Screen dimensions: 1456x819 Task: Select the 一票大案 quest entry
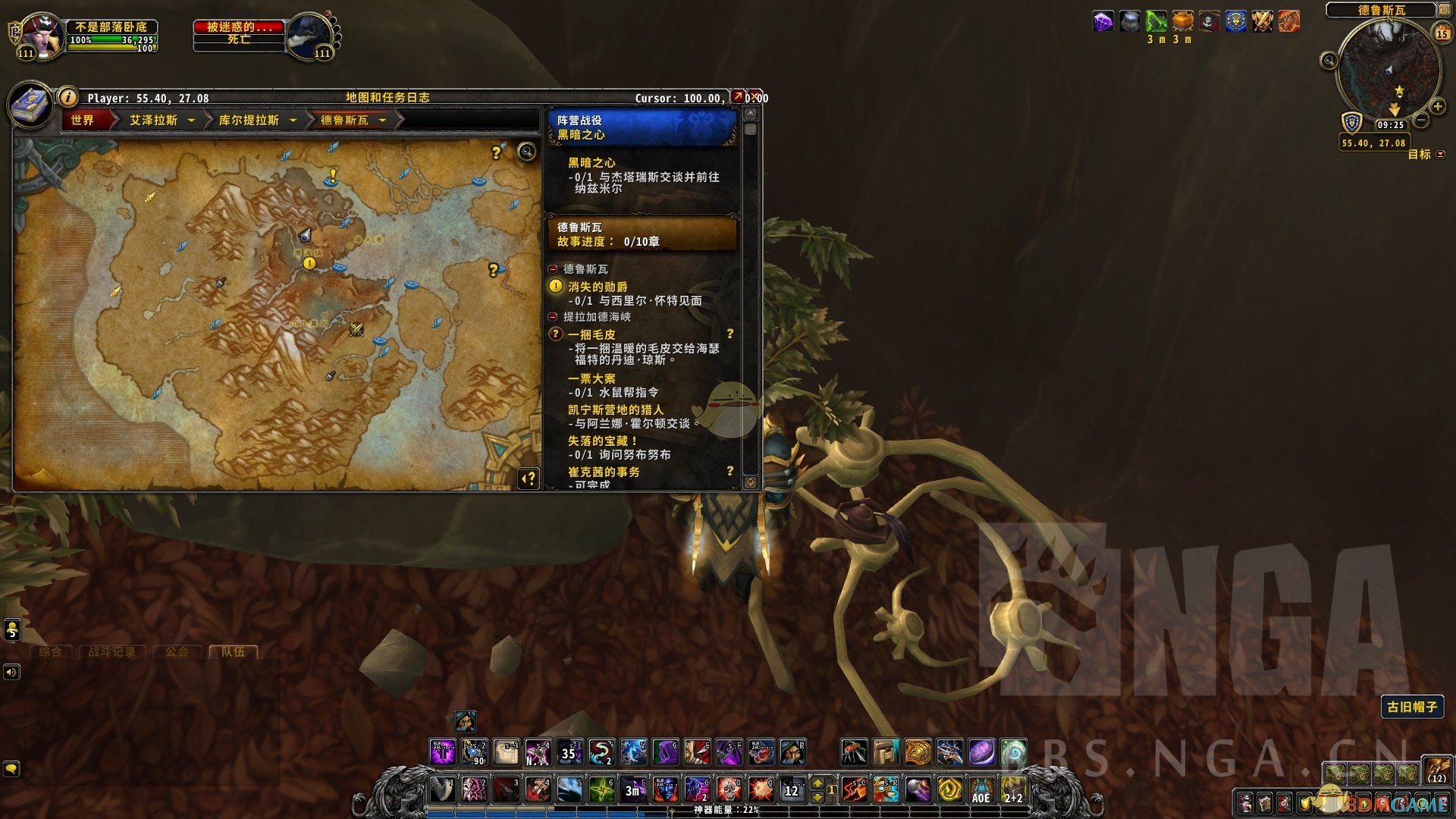coord(591,378)
